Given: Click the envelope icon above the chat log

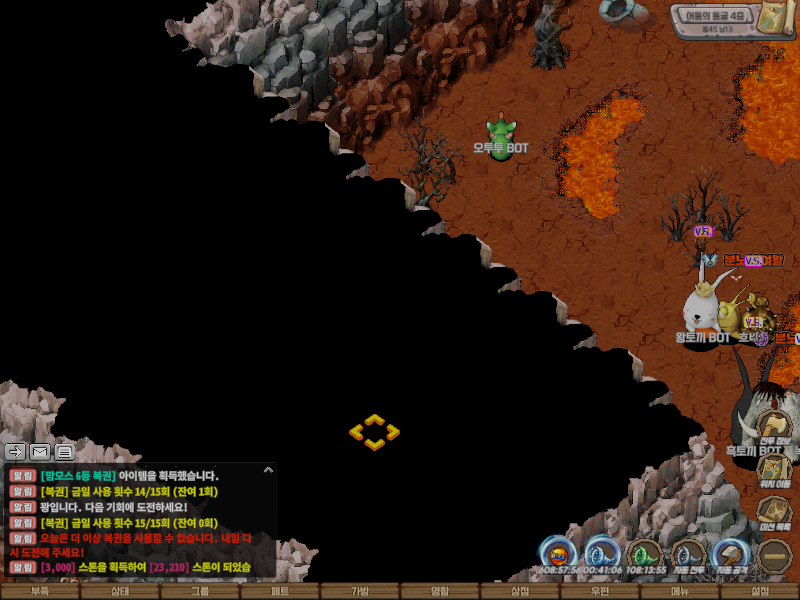Looking at the screenshot, I should click(x=40, y=452).
